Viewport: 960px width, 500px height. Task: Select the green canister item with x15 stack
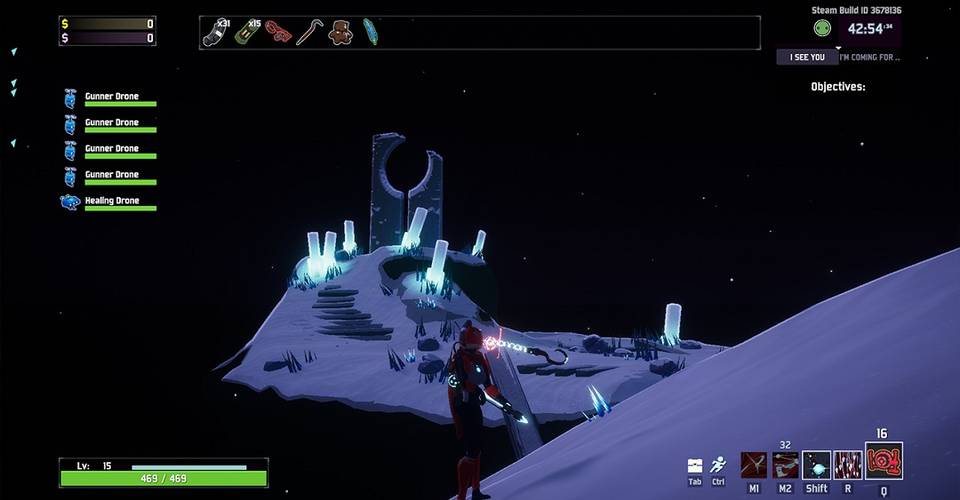[x=247, y=33]
